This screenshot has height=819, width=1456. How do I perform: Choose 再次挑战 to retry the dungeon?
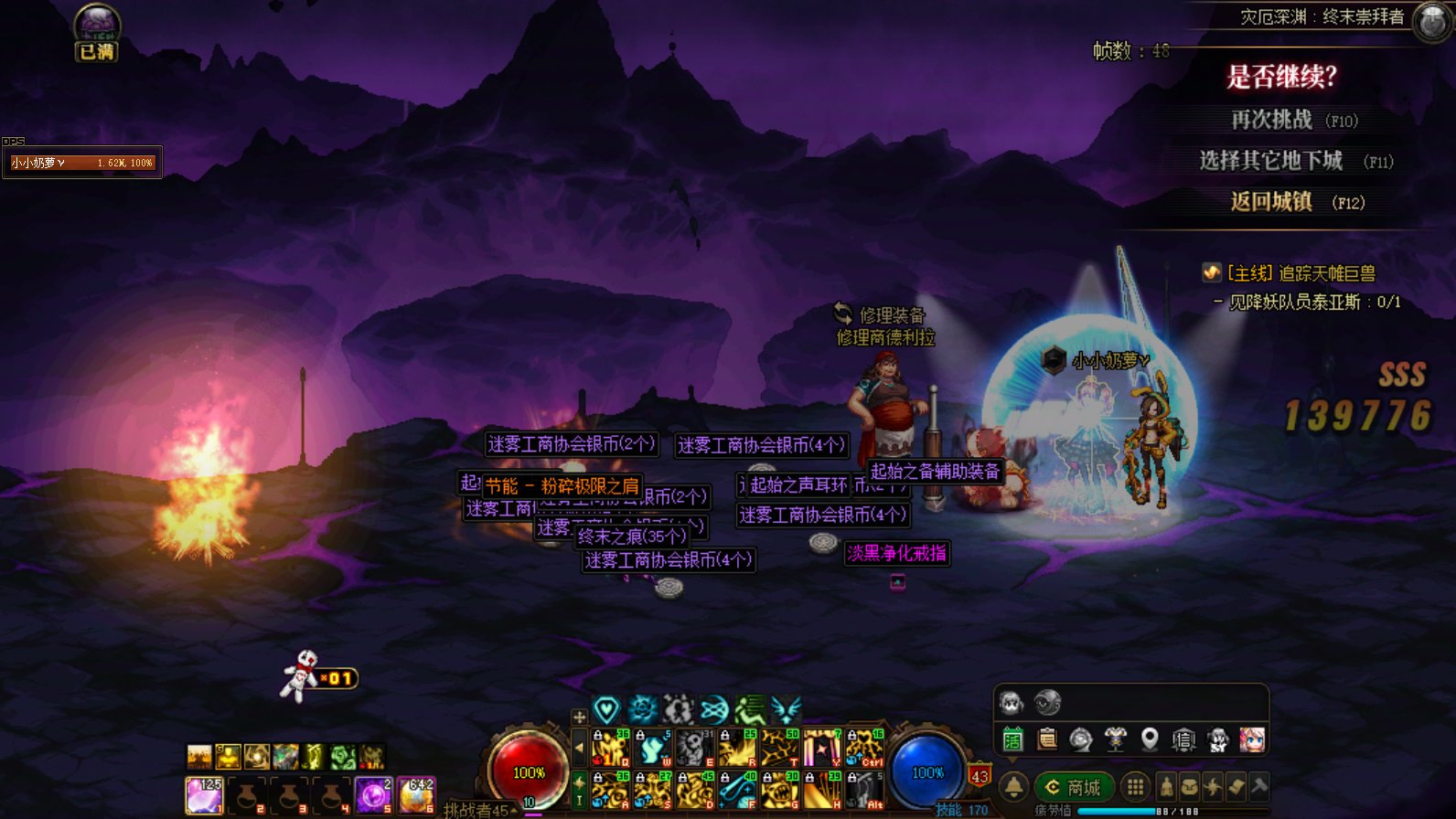[x=1271, y=120]
